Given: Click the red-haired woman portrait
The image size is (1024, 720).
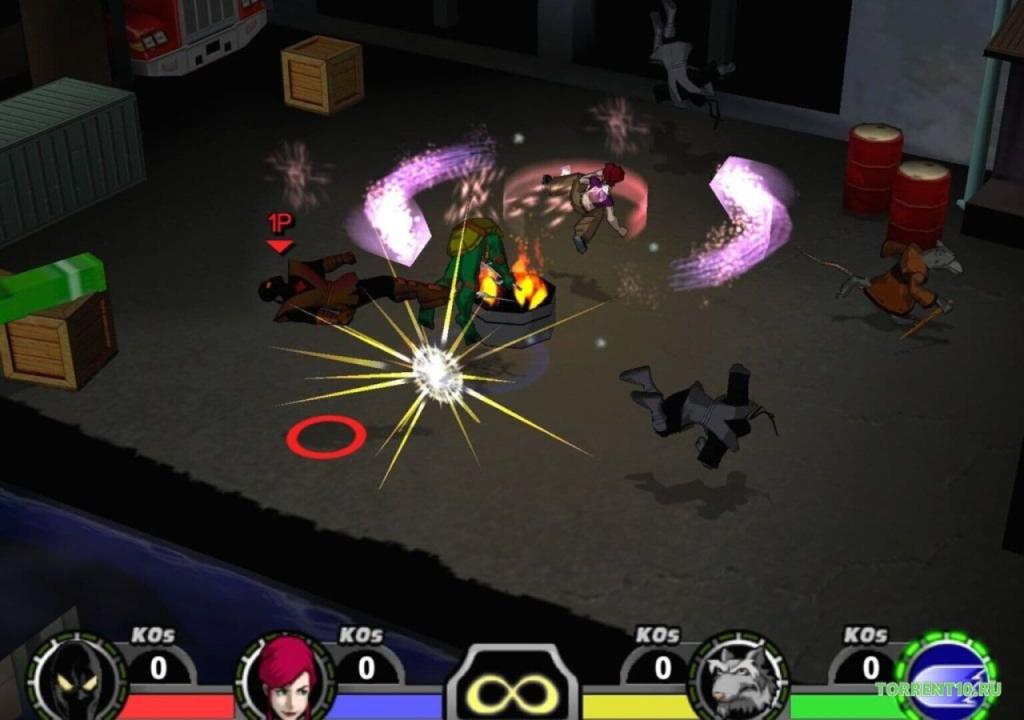Looking at the screenshot, I should (285, 678).
